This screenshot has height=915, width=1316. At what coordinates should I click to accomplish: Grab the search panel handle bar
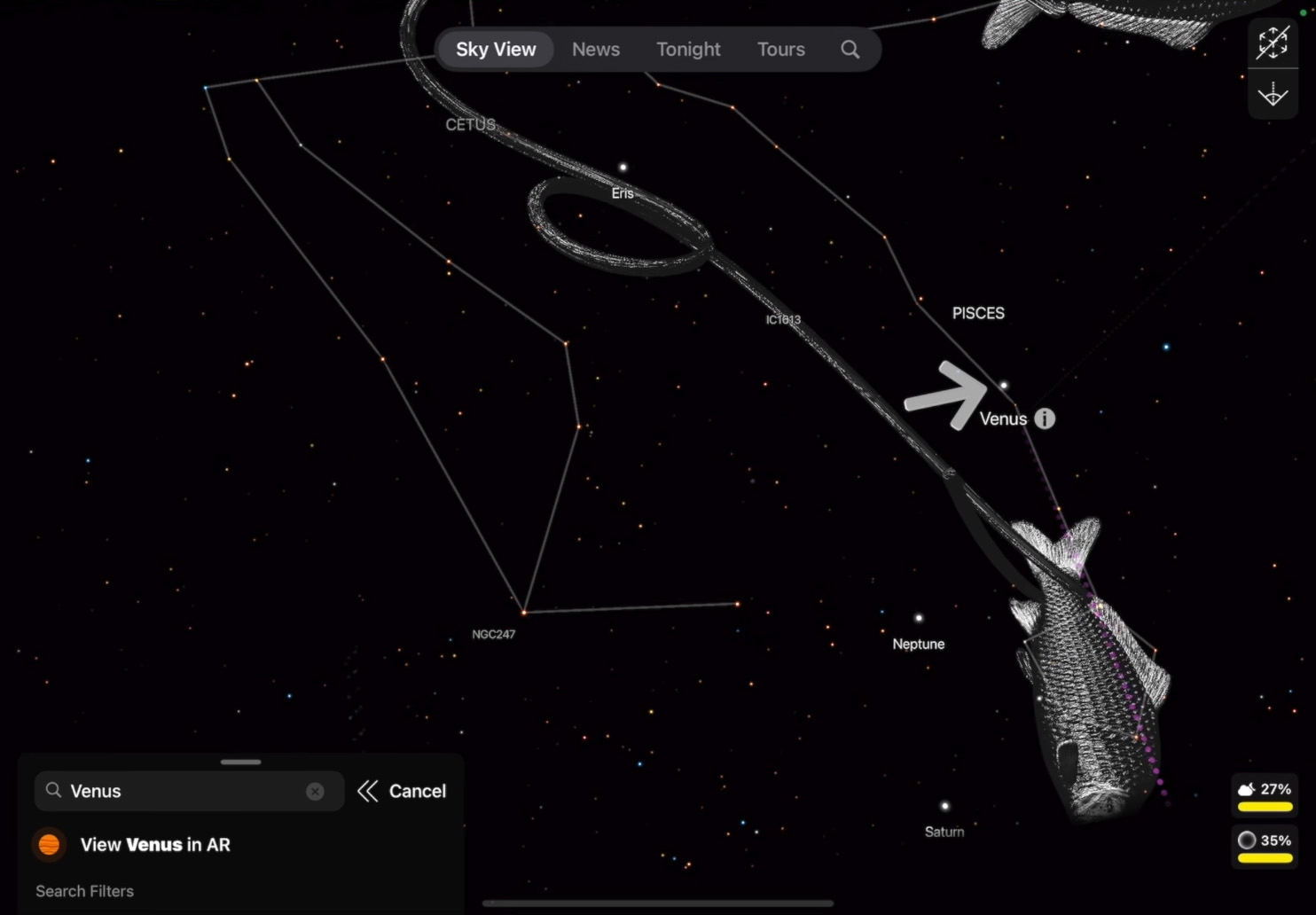tap(241, 762)
